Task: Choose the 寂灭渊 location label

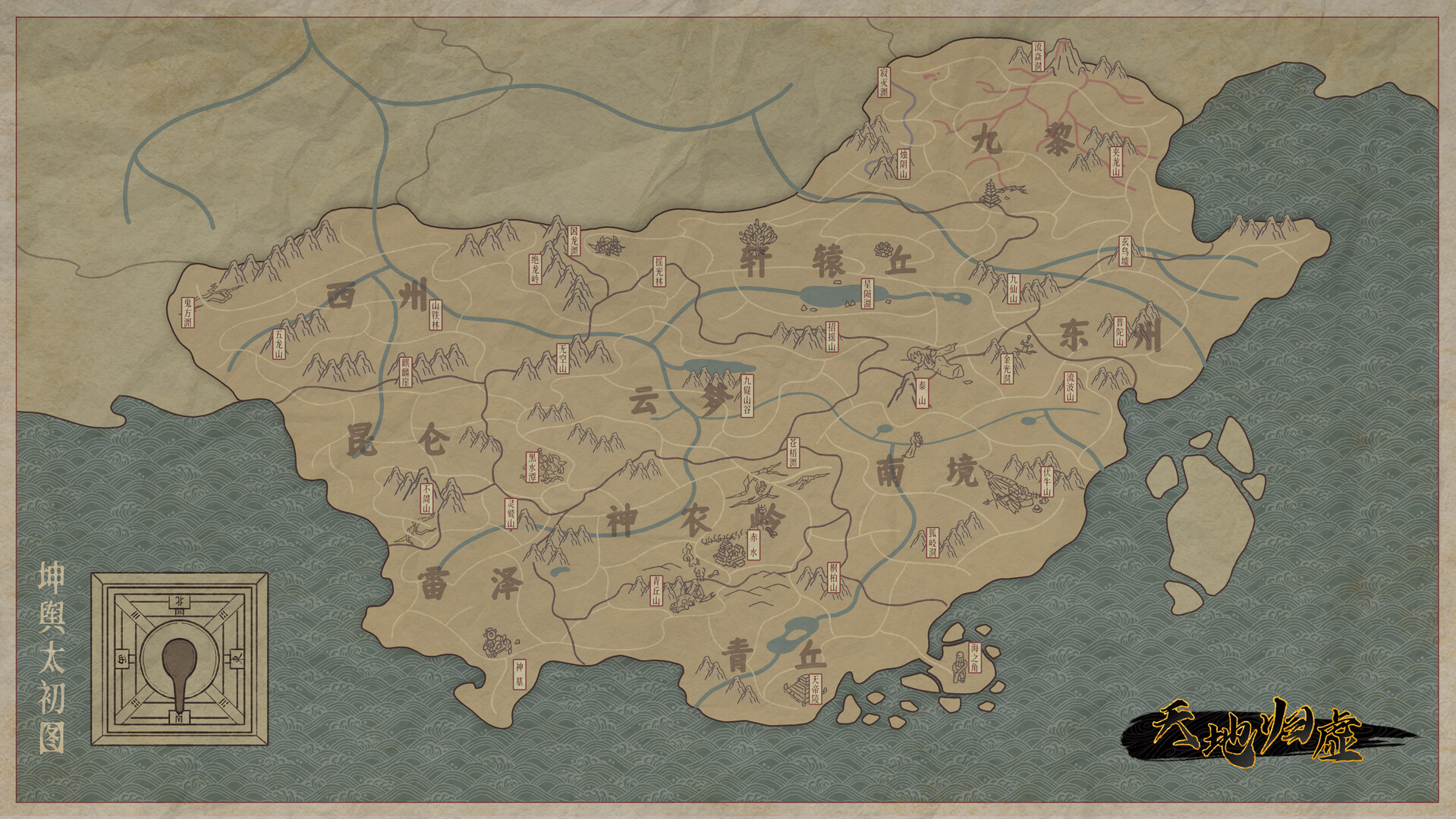Action: point(884,83)
